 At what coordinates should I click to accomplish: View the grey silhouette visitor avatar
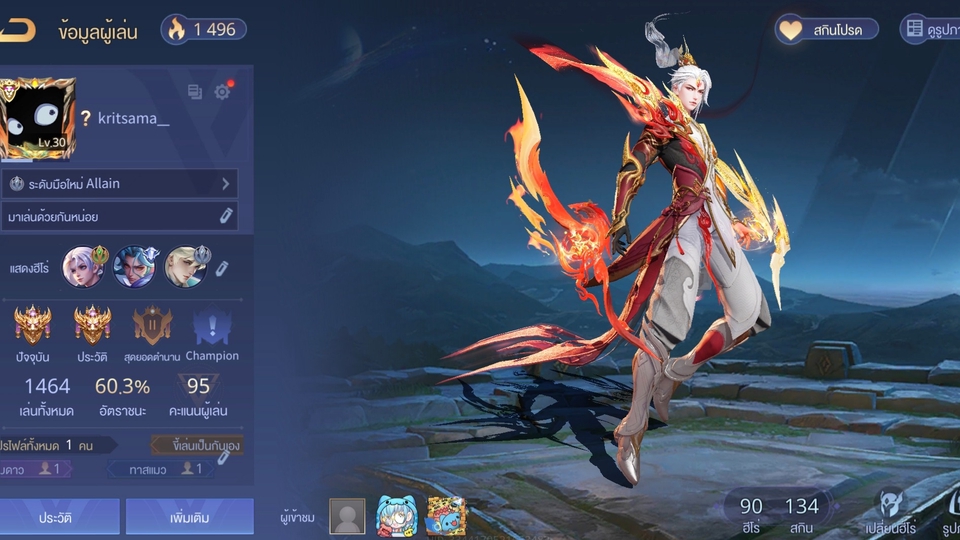347,516
